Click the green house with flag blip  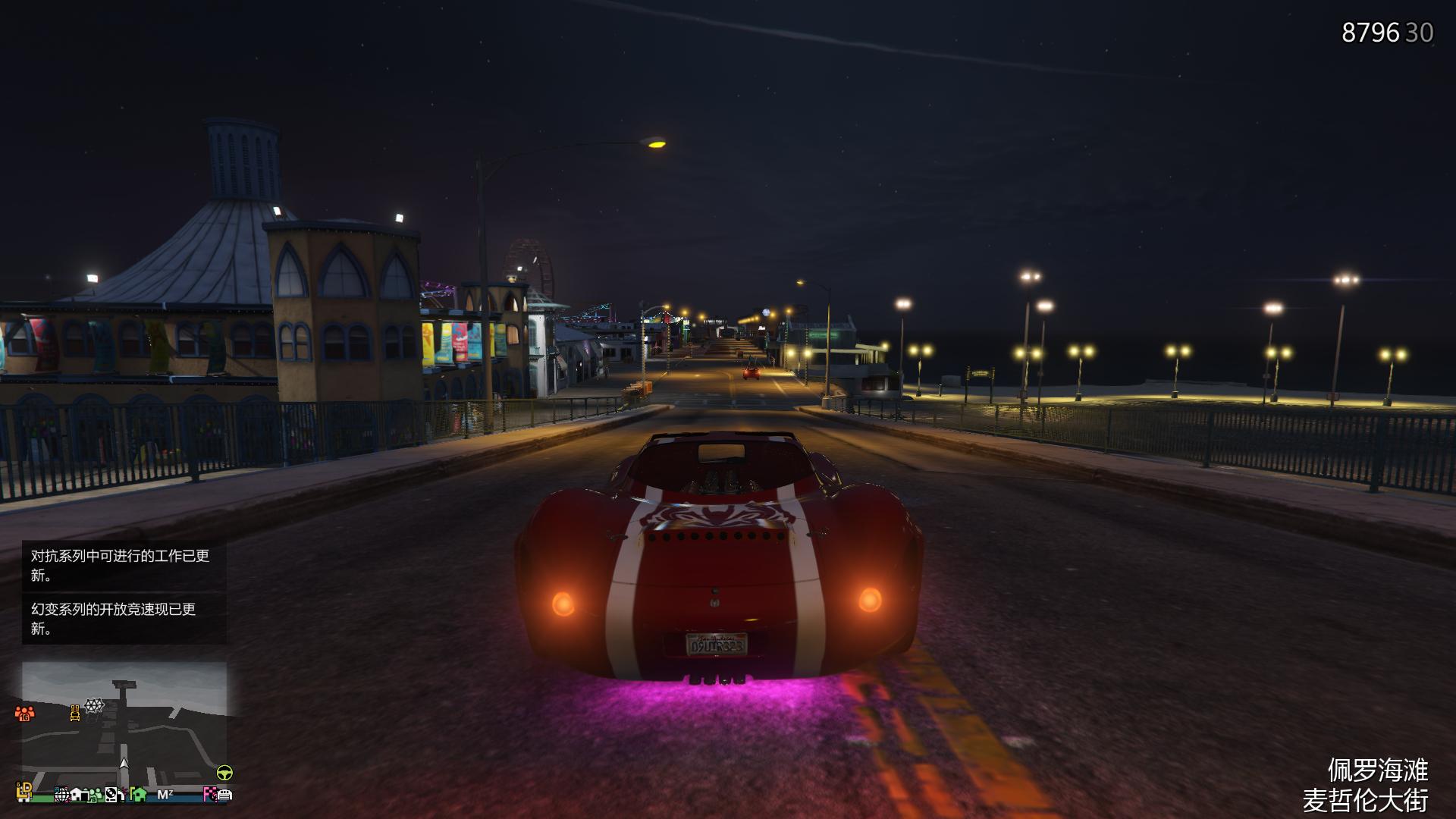(139, 794)
